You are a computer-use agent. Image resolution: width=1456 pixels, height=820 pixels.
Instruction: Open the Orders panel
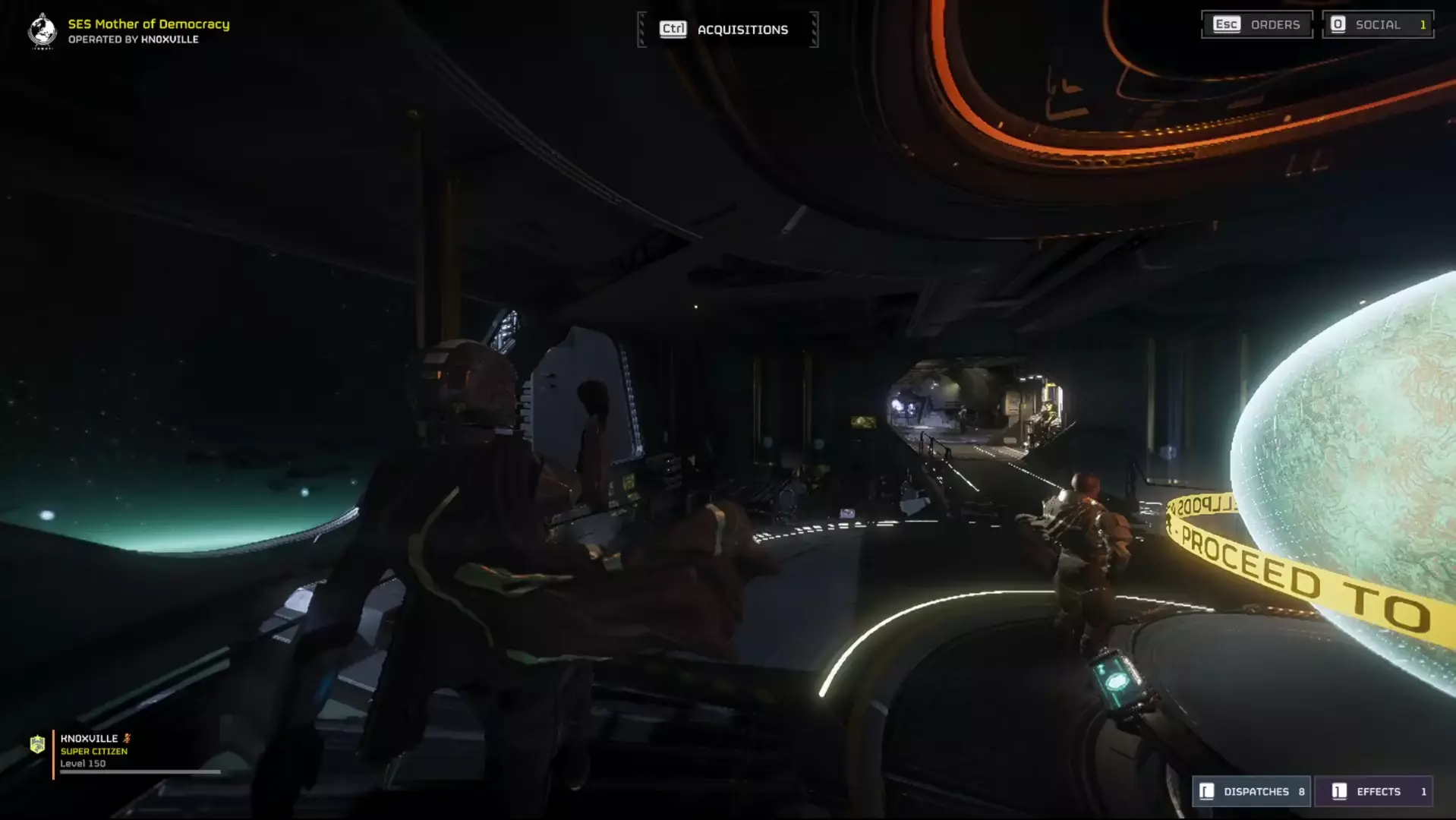click(x=1256, y=24)
